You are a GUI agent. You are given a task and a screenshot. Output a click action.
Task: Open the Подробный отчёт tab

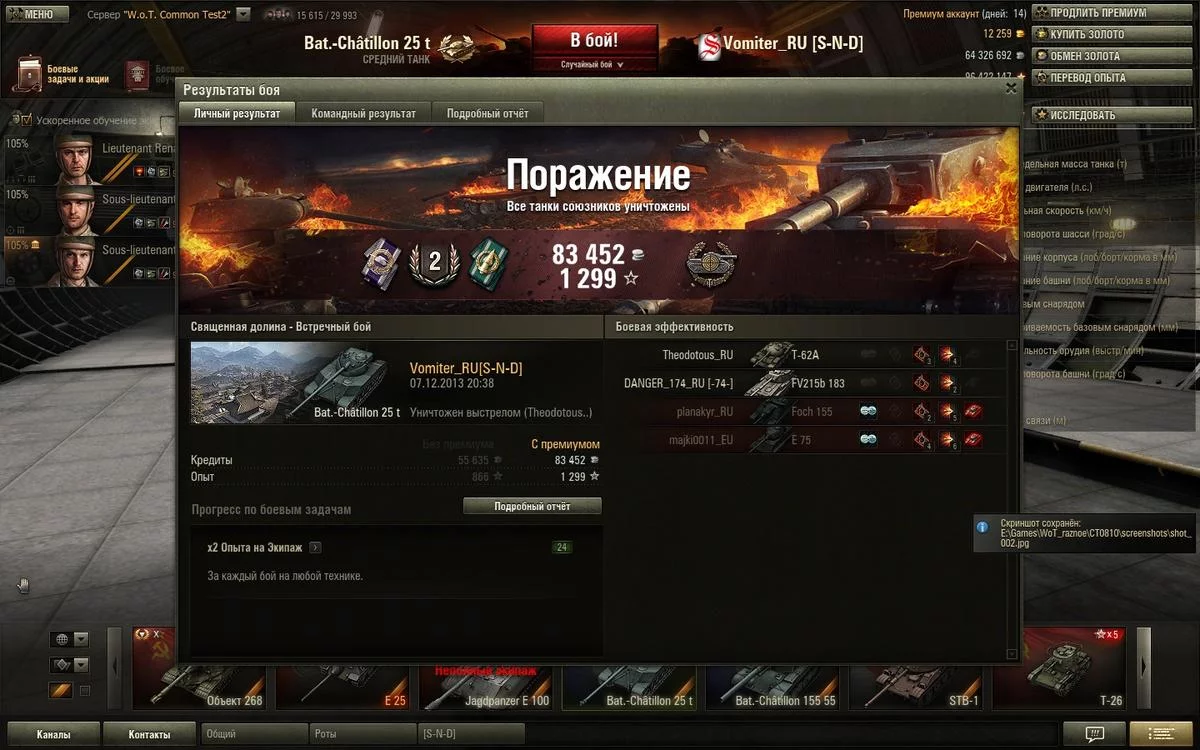click(487, 114)
